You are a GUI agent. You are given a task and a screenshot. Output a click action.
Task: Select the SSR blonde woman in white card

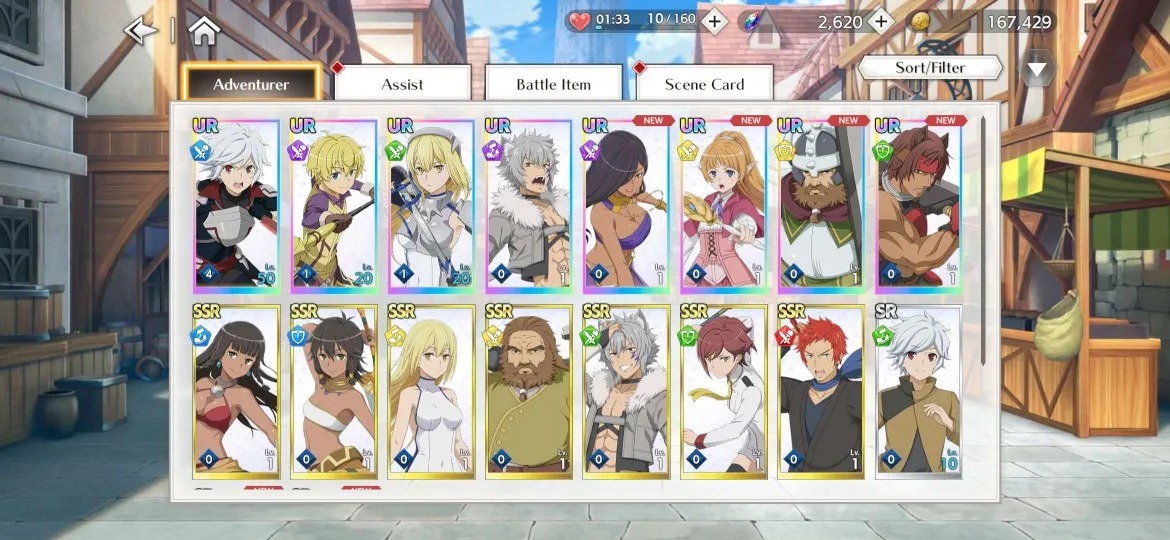431,391
